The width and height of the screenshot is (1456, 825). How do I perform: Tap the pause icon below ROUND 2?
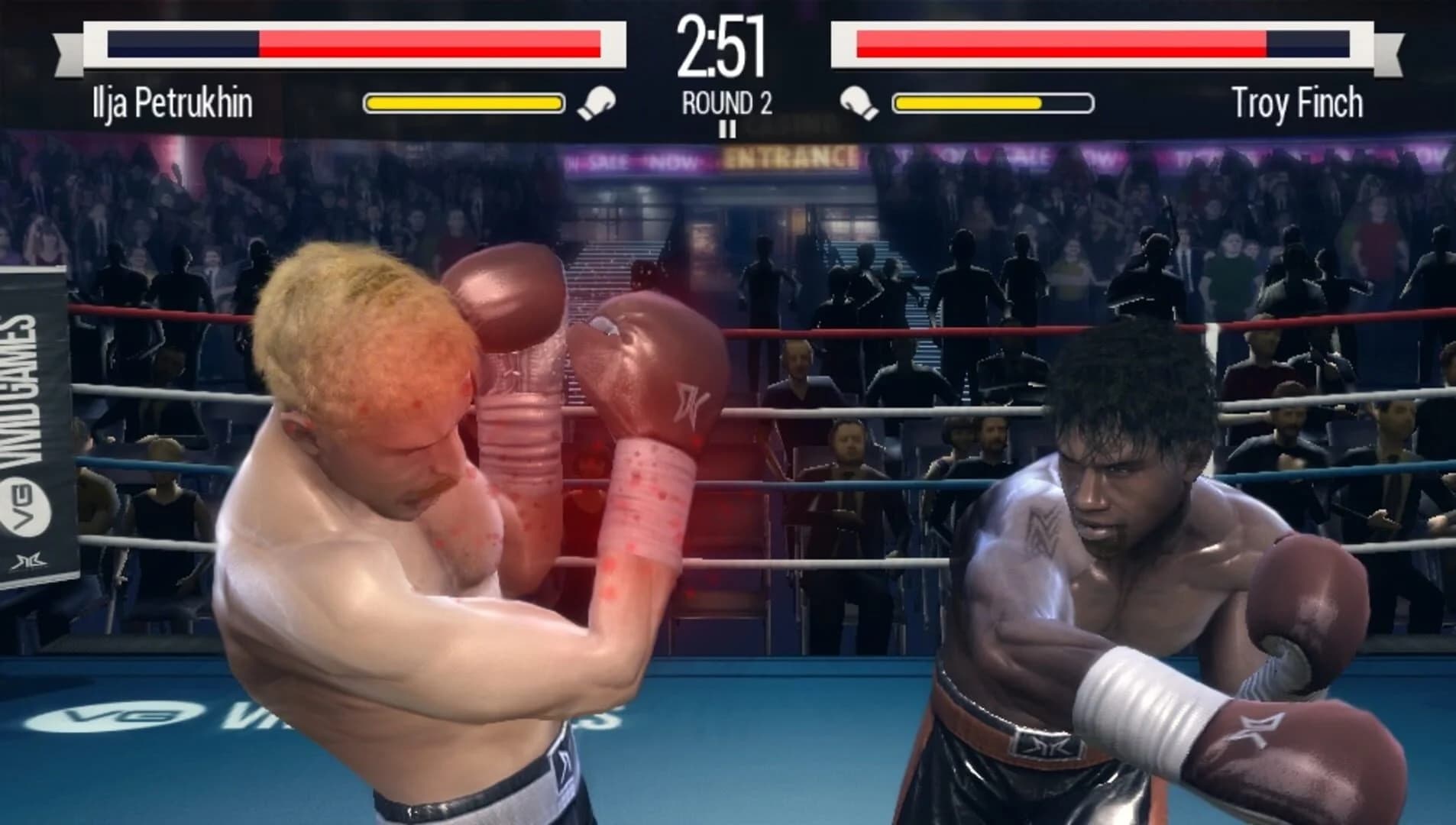coord(727,130)
